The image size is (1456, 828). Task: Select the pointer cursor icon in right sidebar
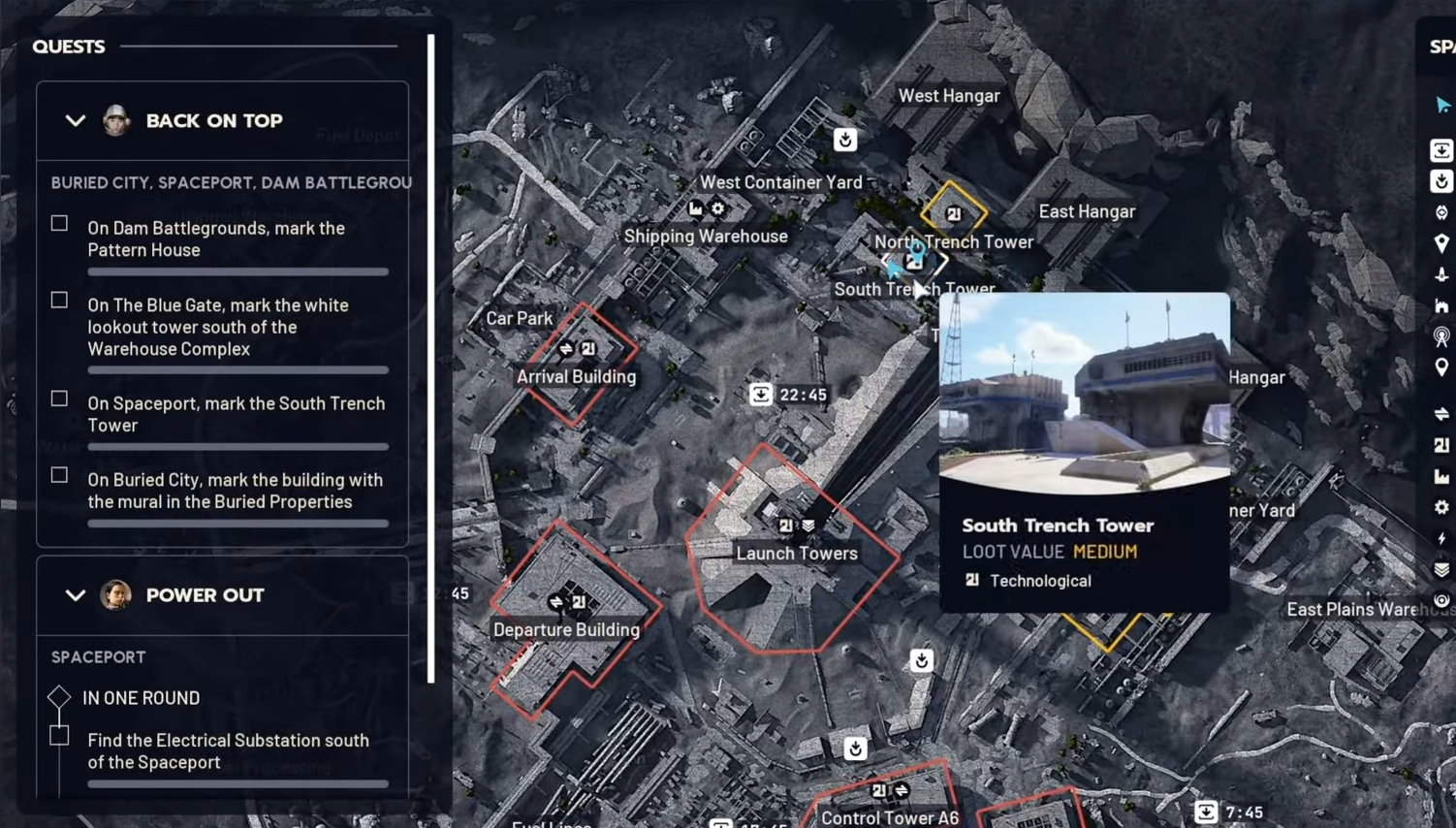pos(1441,106)
